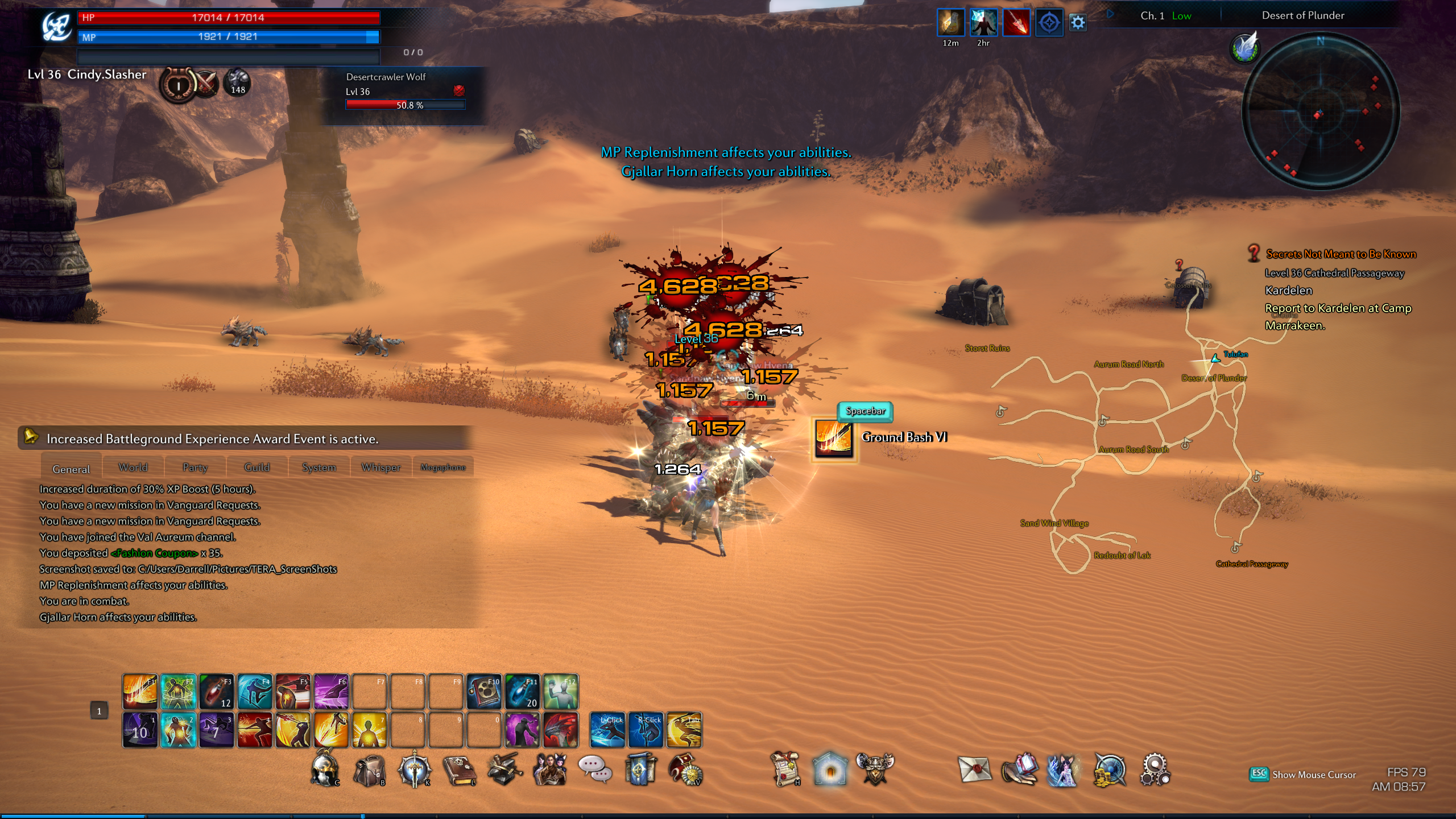Select the Guild chat tab
This screenshot has width=1456, height=819.
point(257,468)
